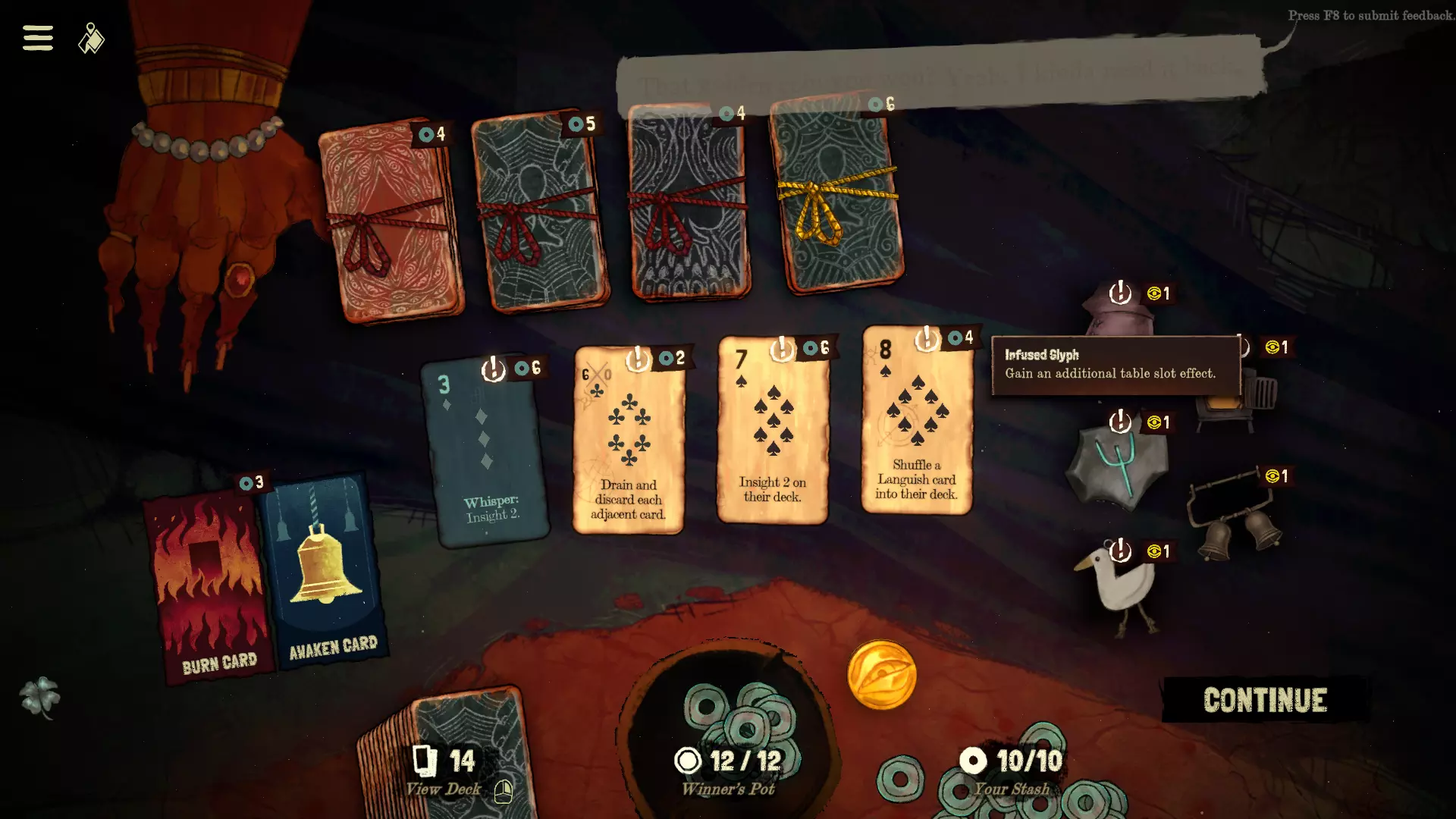Select the skull-backed opponent card

click(689, 205)
